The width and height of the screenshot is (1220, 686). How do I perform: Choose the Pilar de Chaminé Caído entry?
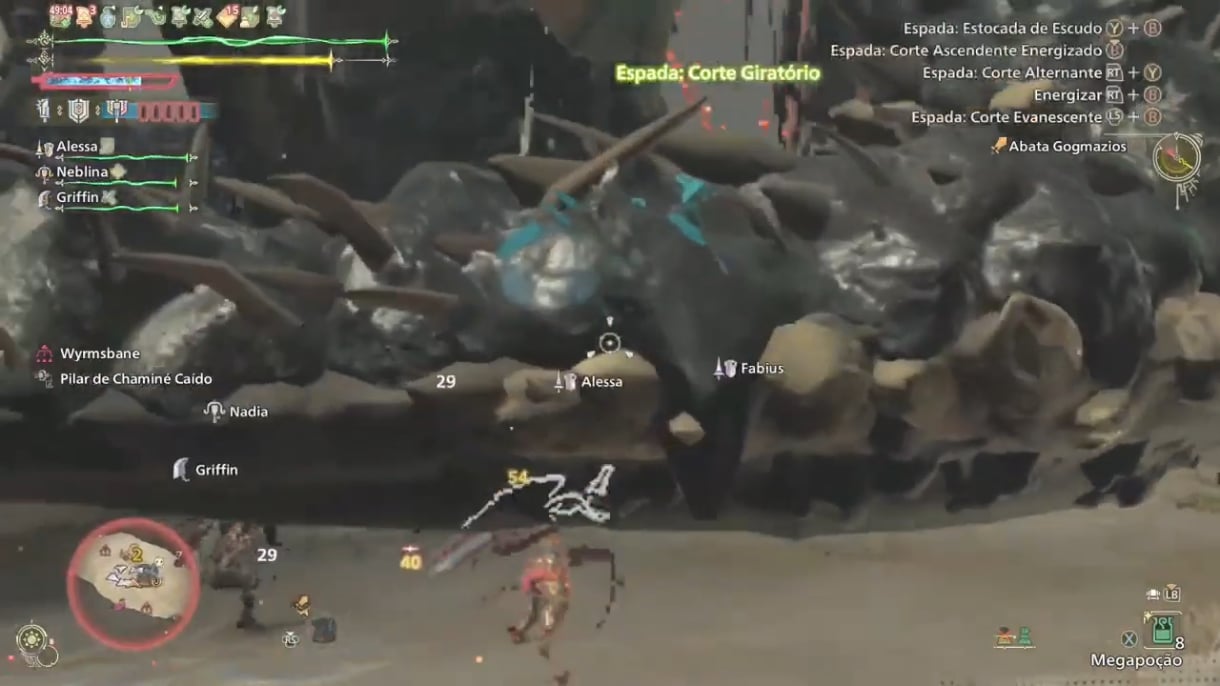pos(135,379)
